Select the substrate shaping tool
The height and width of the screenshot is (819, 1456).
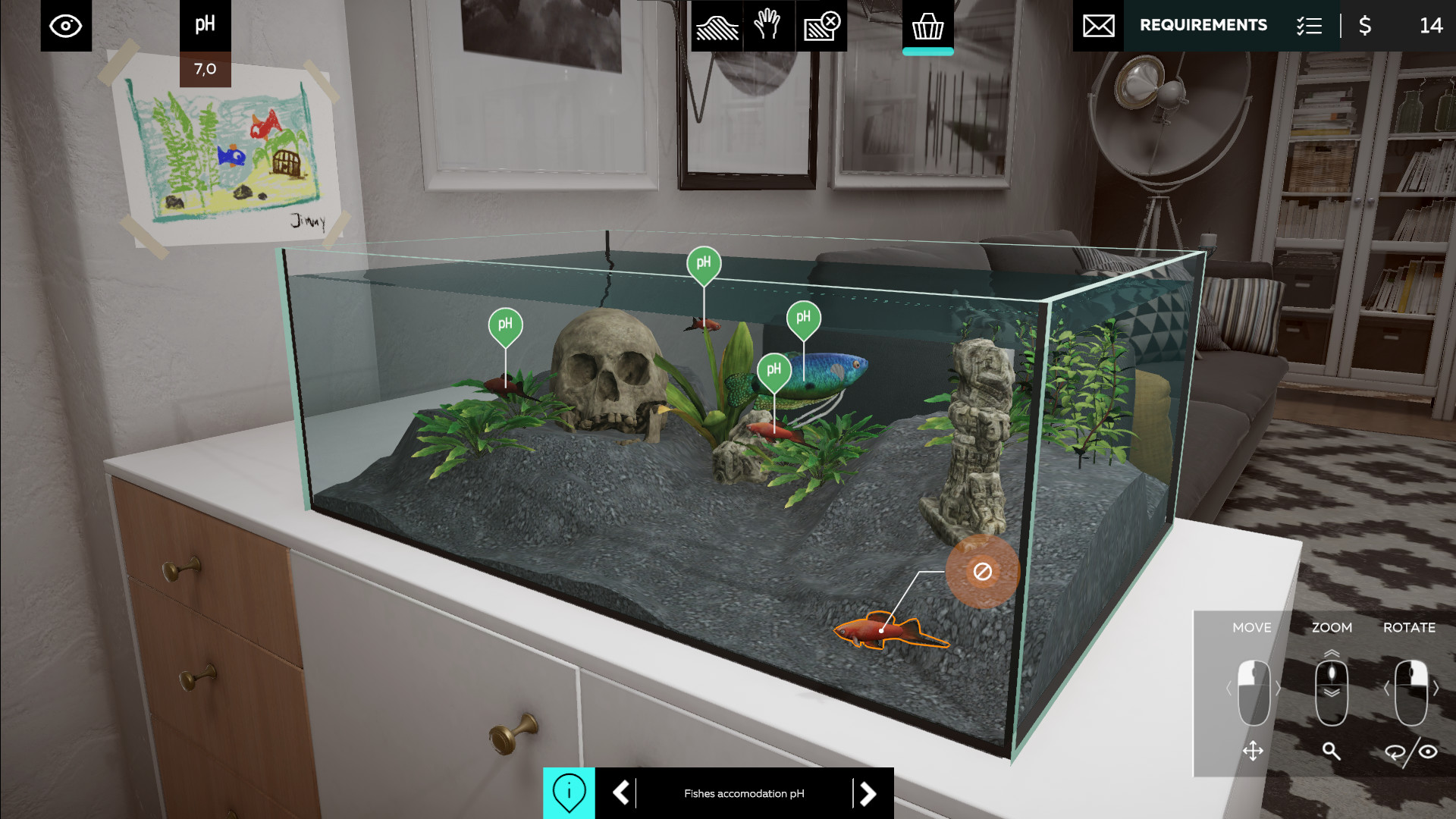click(x=717, y=25)
